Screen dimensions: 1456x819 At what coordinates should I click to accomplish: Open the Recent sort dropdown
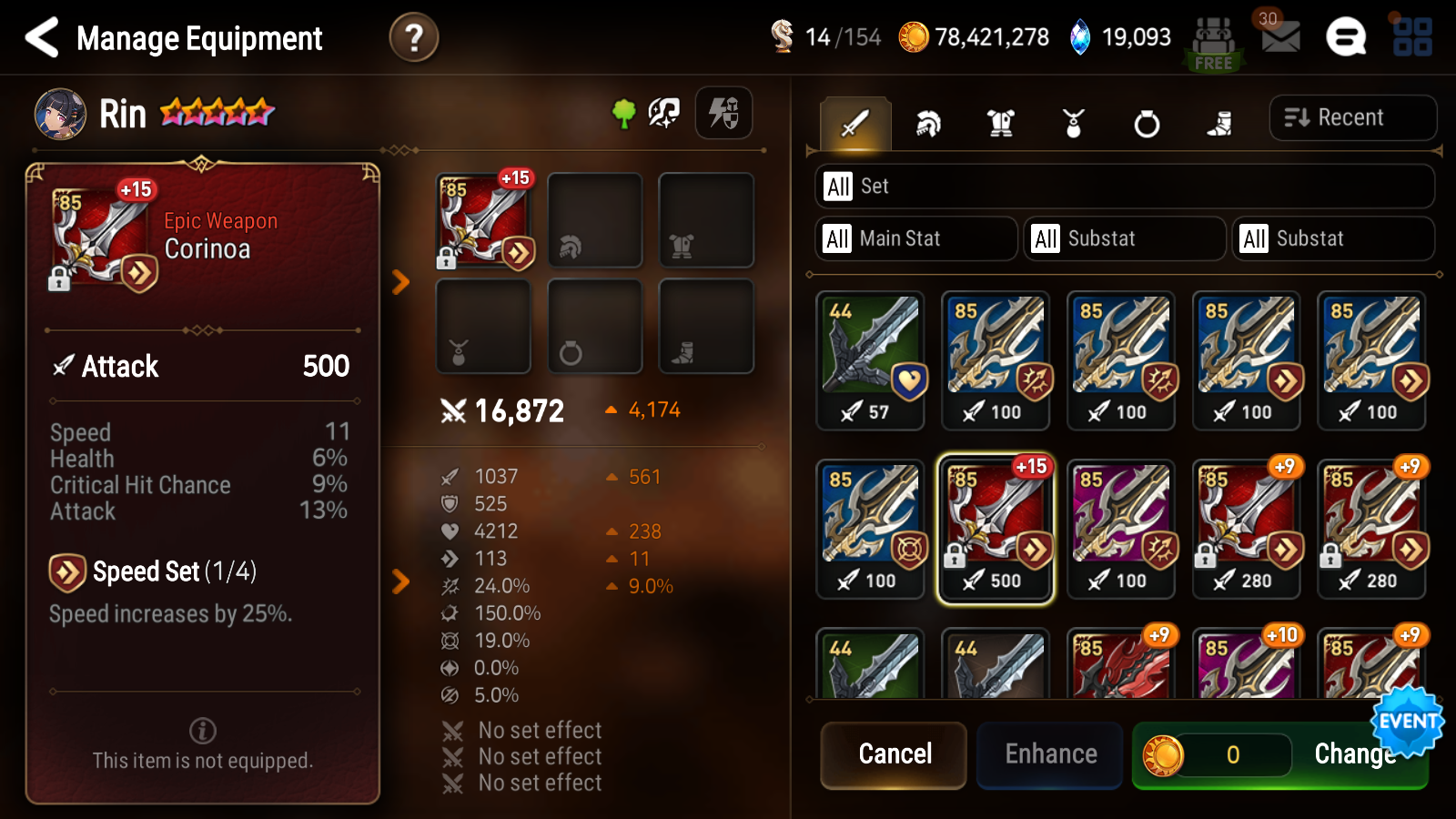pyautogui.click(x=1353, y=116)
